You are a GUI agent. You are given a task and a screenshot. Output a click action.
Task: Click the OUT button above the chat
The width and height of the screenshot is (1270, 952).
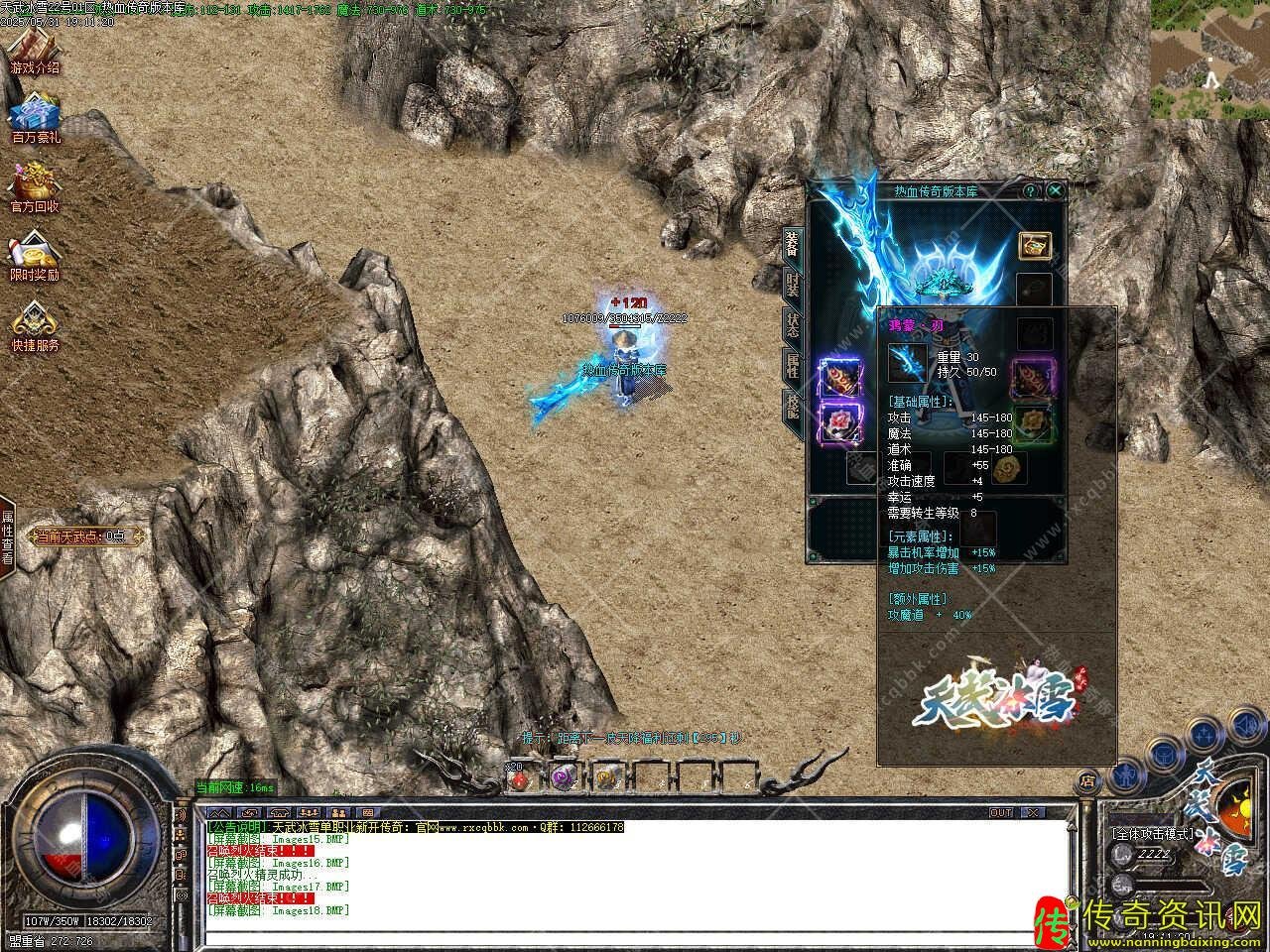1001,813
